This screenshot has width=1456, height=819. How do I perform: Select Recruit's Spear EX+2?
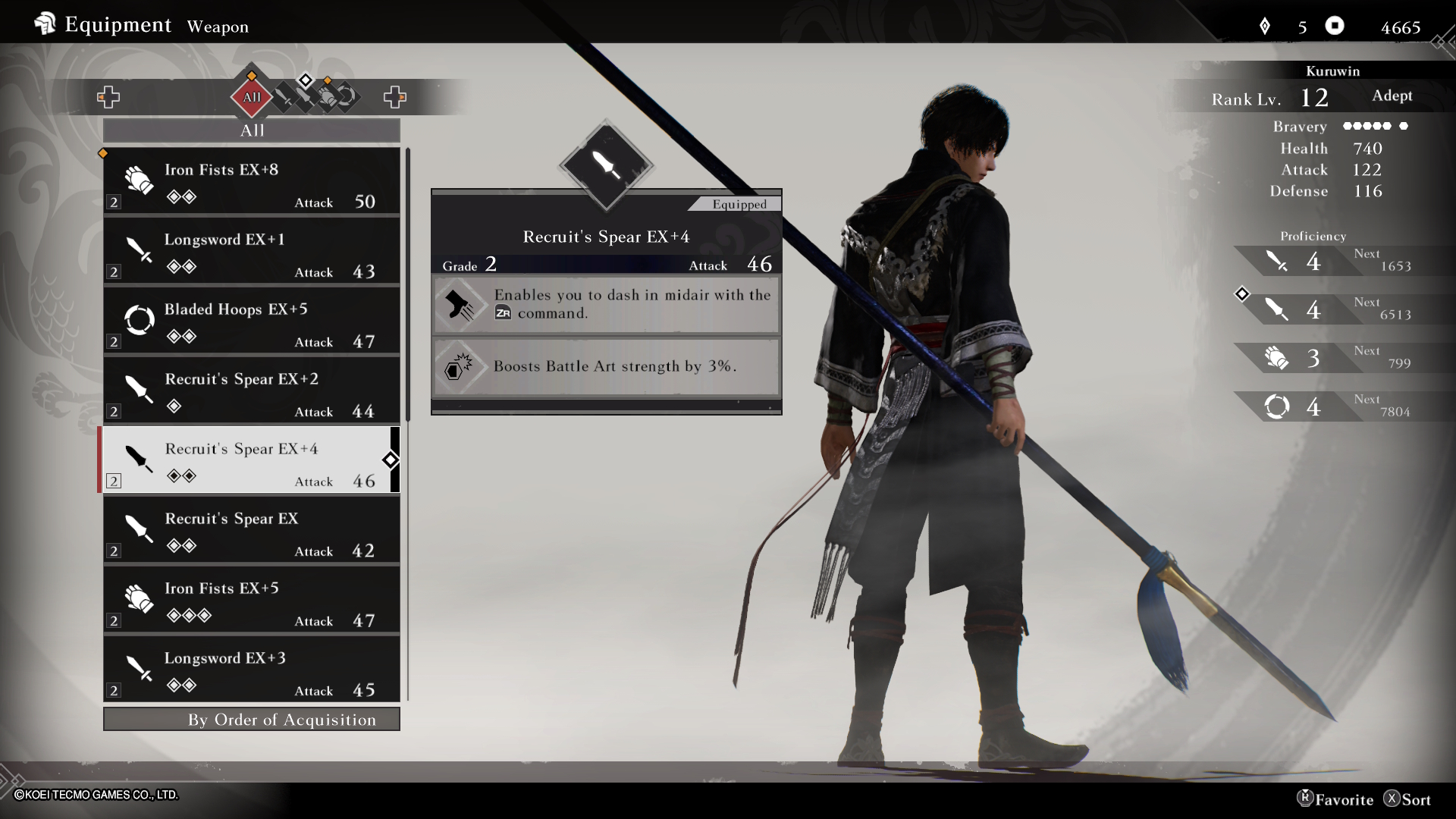[x=251, y=391]
